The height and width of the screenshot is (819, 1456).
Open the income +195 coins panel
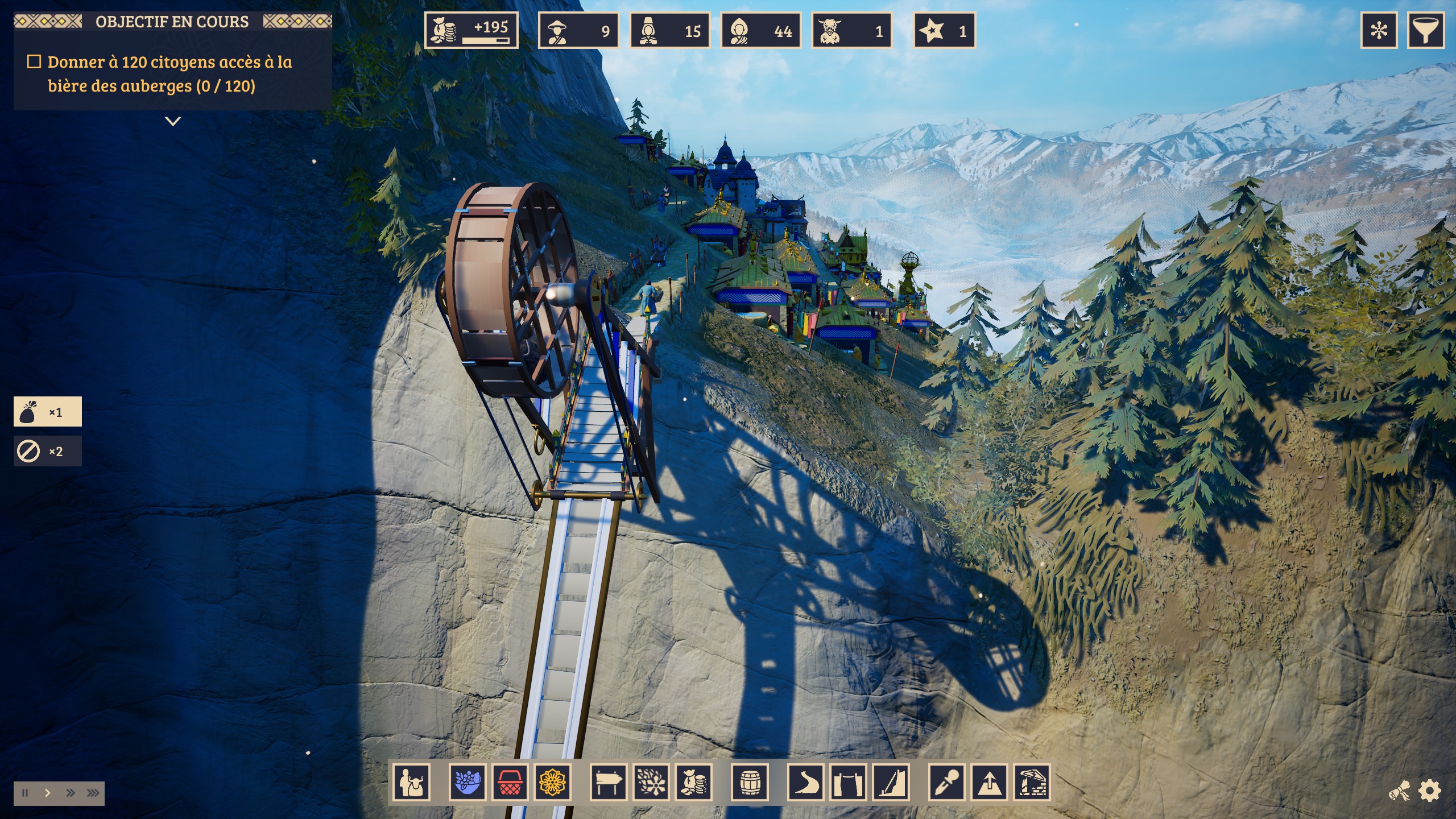[471, 30]
